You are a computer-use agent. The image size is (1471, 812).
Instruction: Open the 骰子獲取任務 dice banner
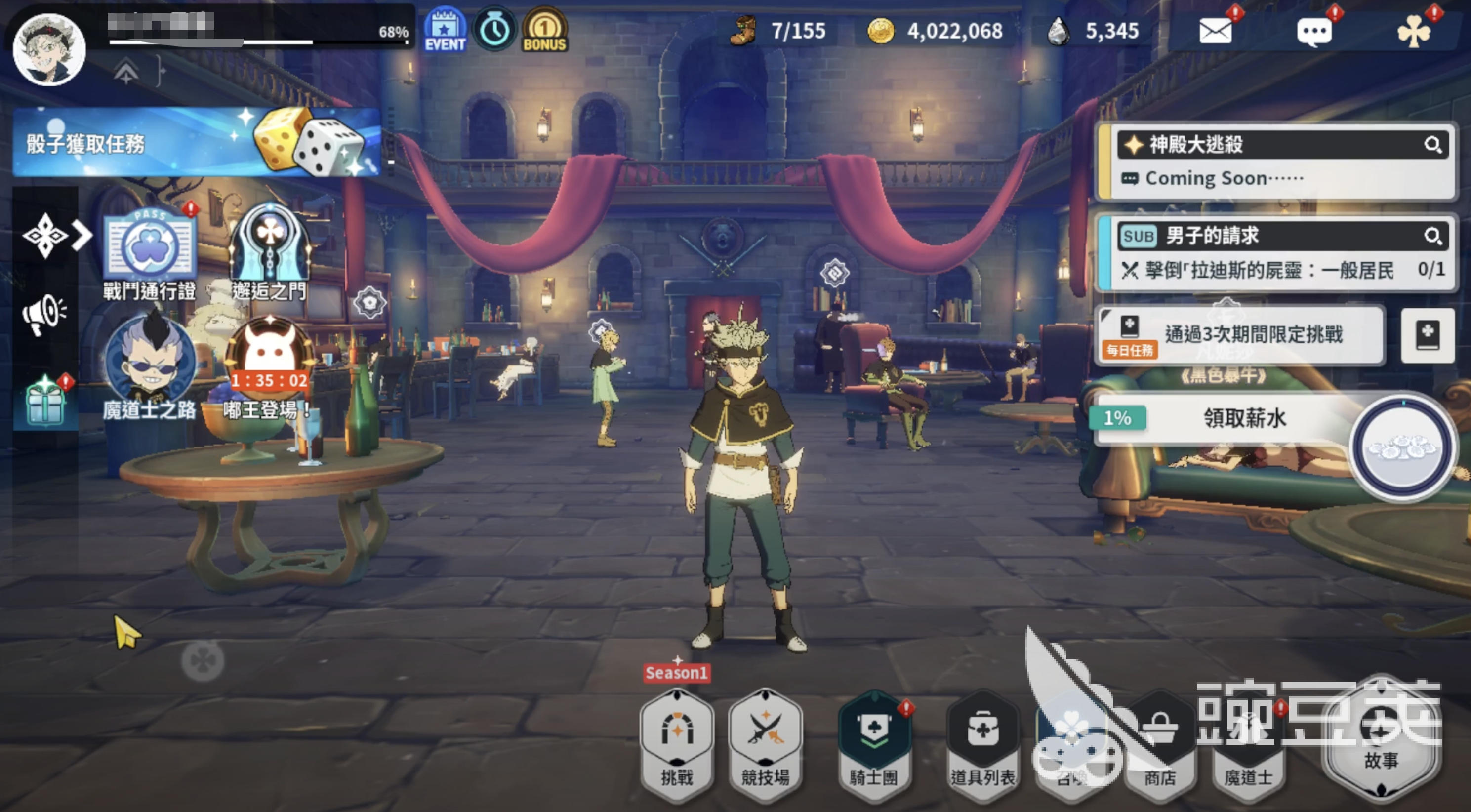pyautogui.click(x=197, y=143)
